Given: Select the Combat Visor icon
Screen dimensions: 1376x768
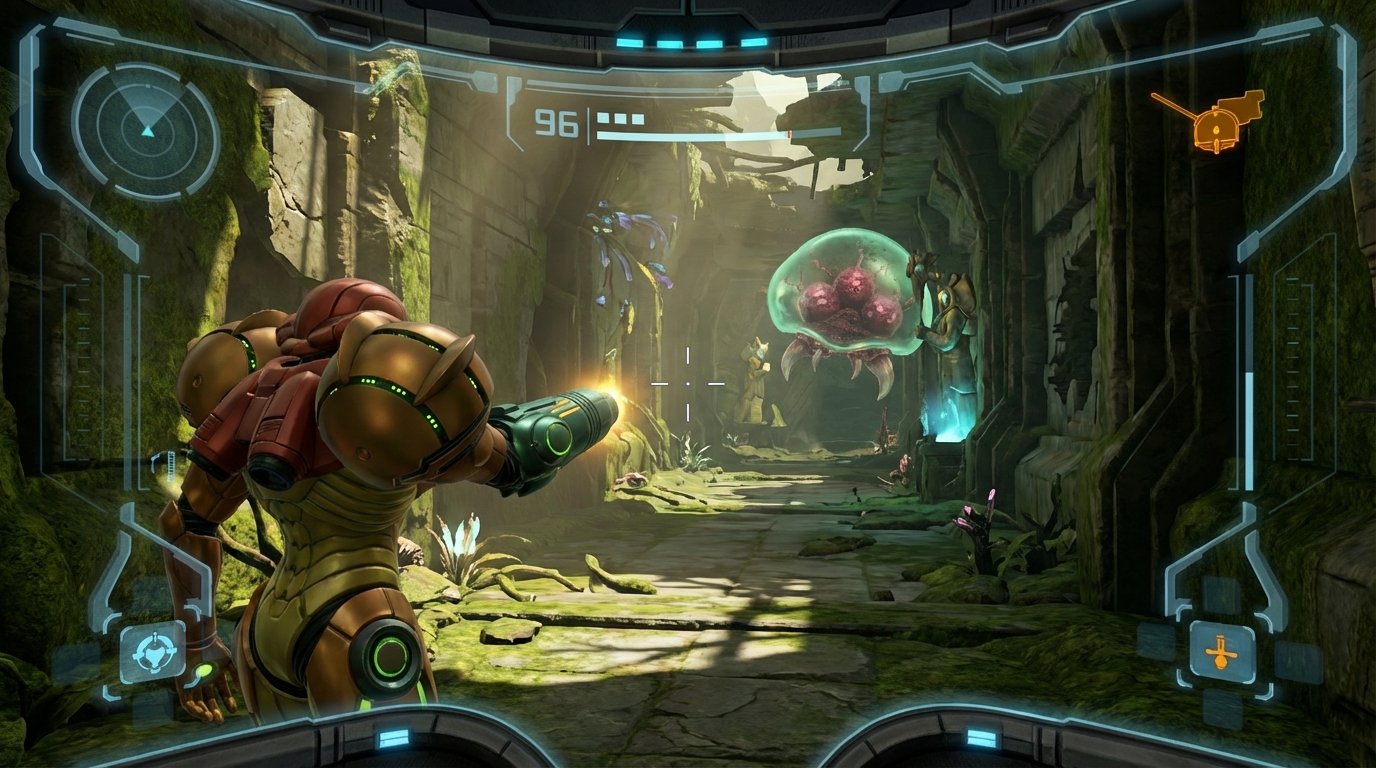Looking at the screenshot, I should coord(152,653).
